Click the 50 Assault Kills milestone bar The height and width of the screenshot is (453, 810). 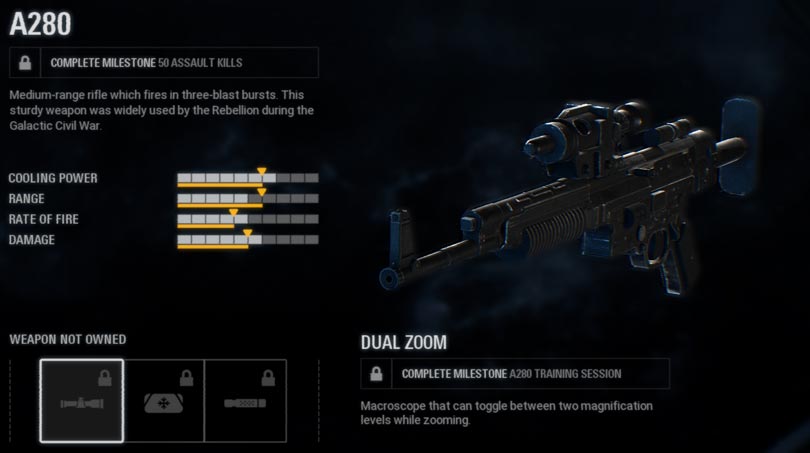point(164,62)
